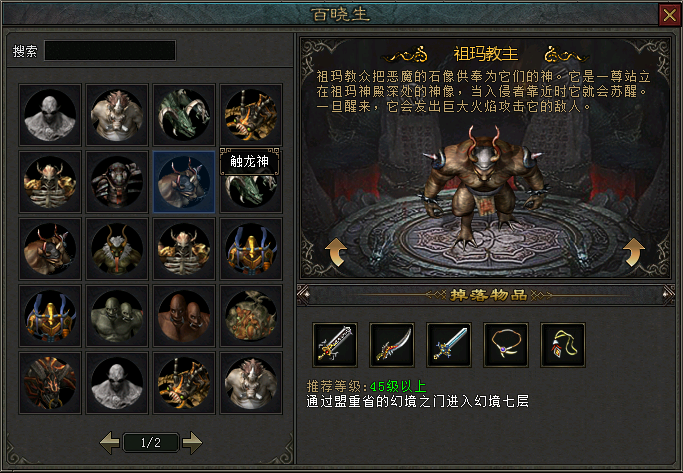Go to the previous monster list page
The image size is (683, 473).
pyautogui.click(x=110, y=440)
